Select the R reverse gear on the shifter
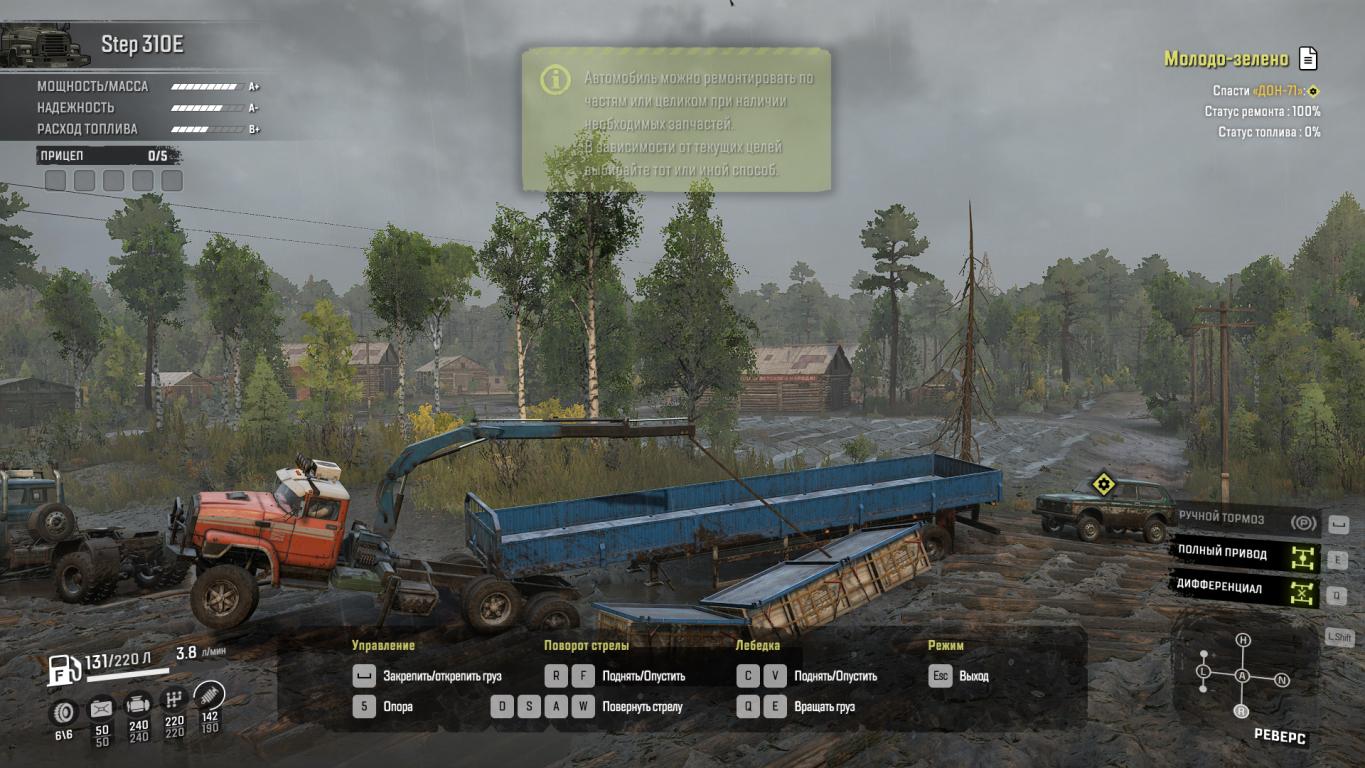 click(1241, 711)
